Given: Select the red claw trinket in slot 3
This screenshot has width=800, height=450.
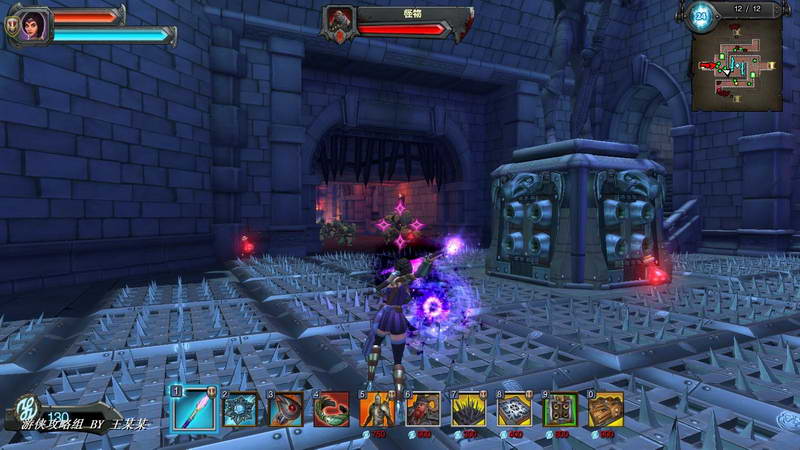Looking at the screenshot, I should [286, 409].
